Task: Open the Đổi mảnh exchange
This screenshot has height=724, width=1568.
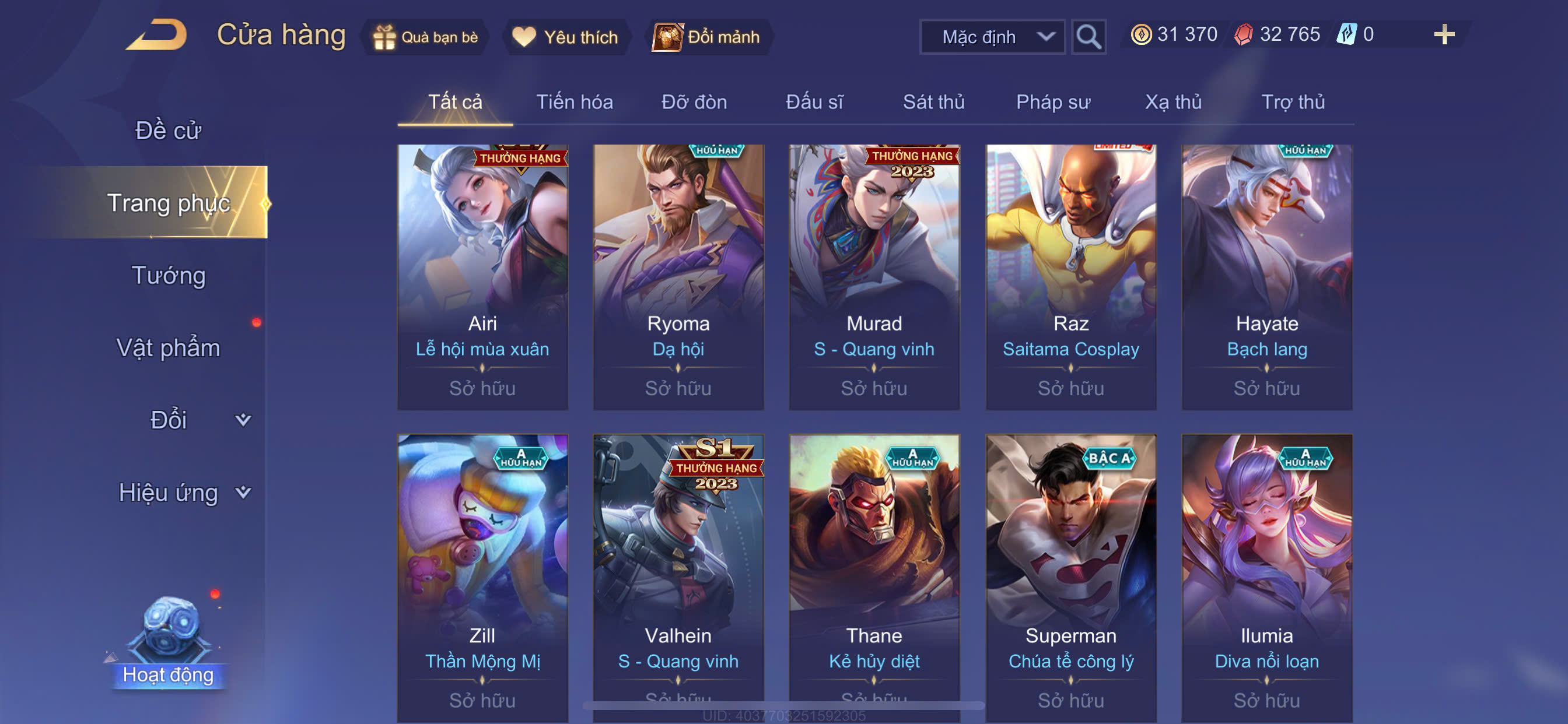Action: [x=708, y=37]
